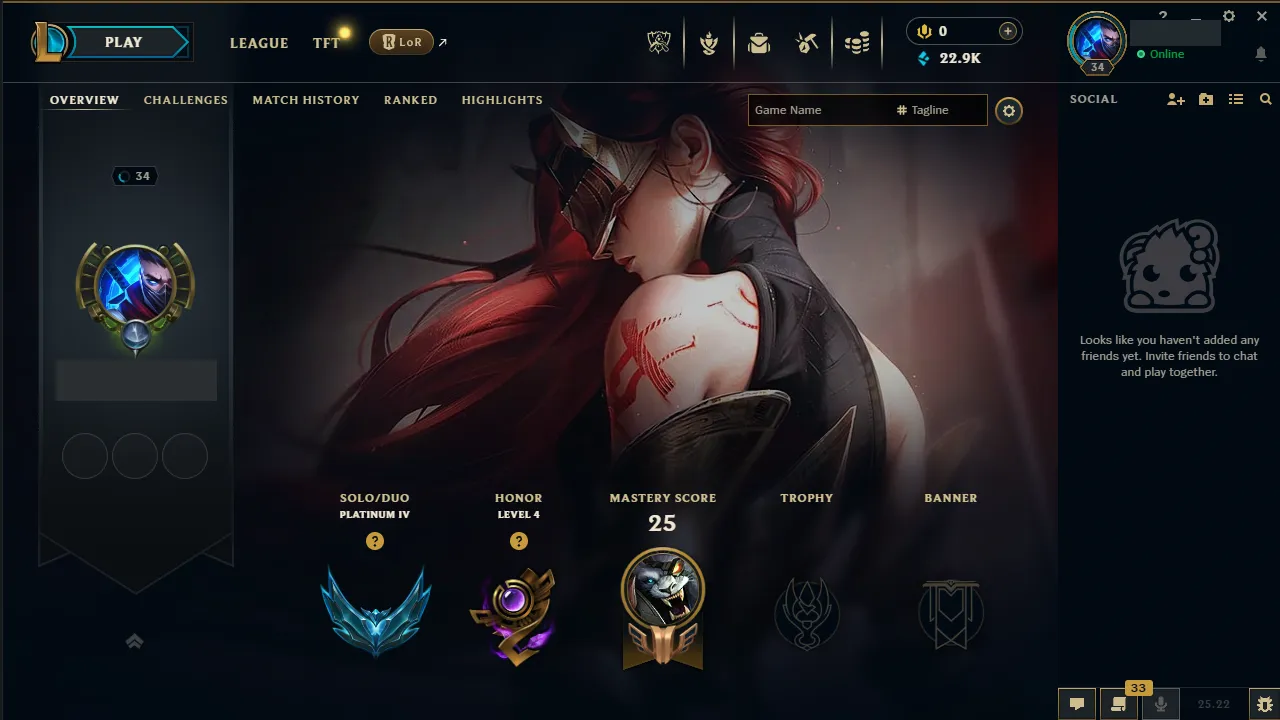1280x720 pixels.
Task: Add a friend using the add-friend icon
Action: click(x=1175, y=99)
